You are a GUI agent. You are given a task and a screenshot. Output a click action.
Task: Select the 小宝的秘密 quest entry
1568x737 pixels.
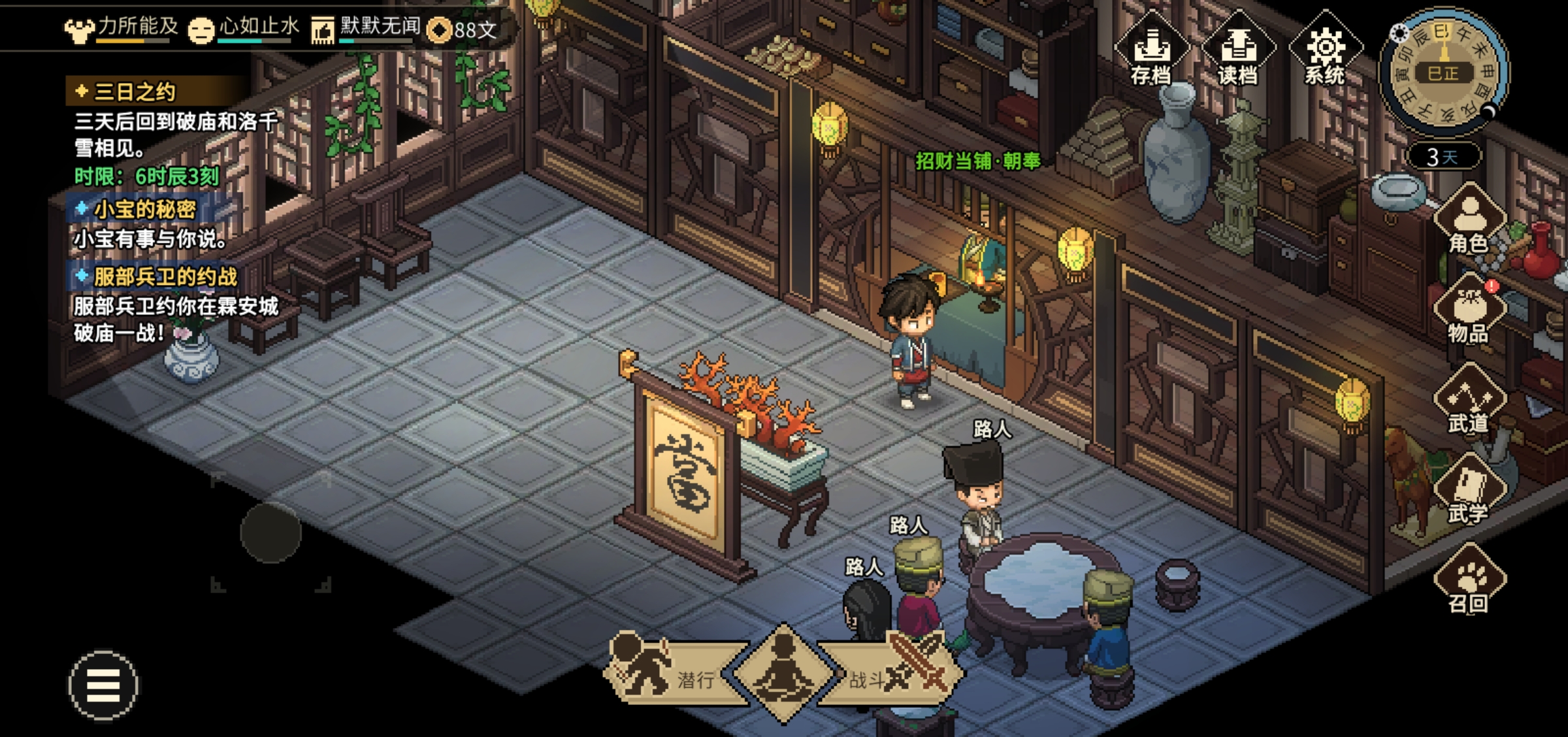(x=144, y=209)
